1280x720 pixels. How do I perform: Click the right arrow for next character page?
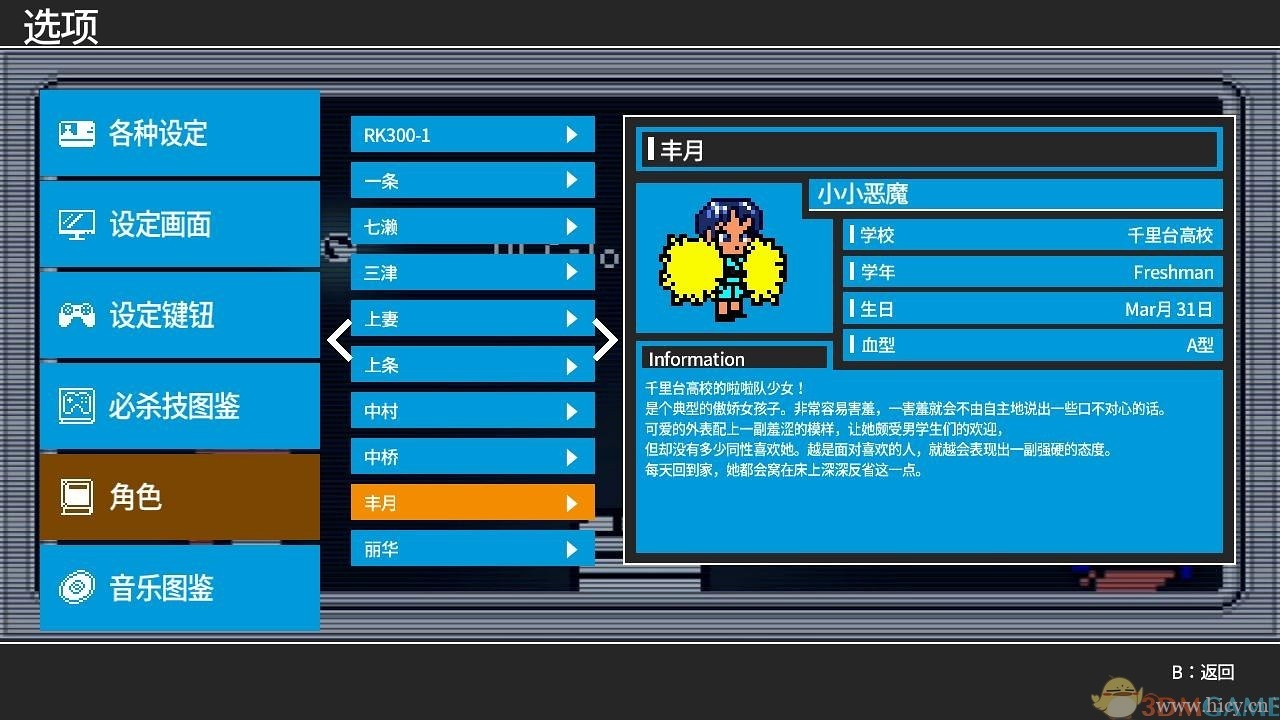[605, 340]
